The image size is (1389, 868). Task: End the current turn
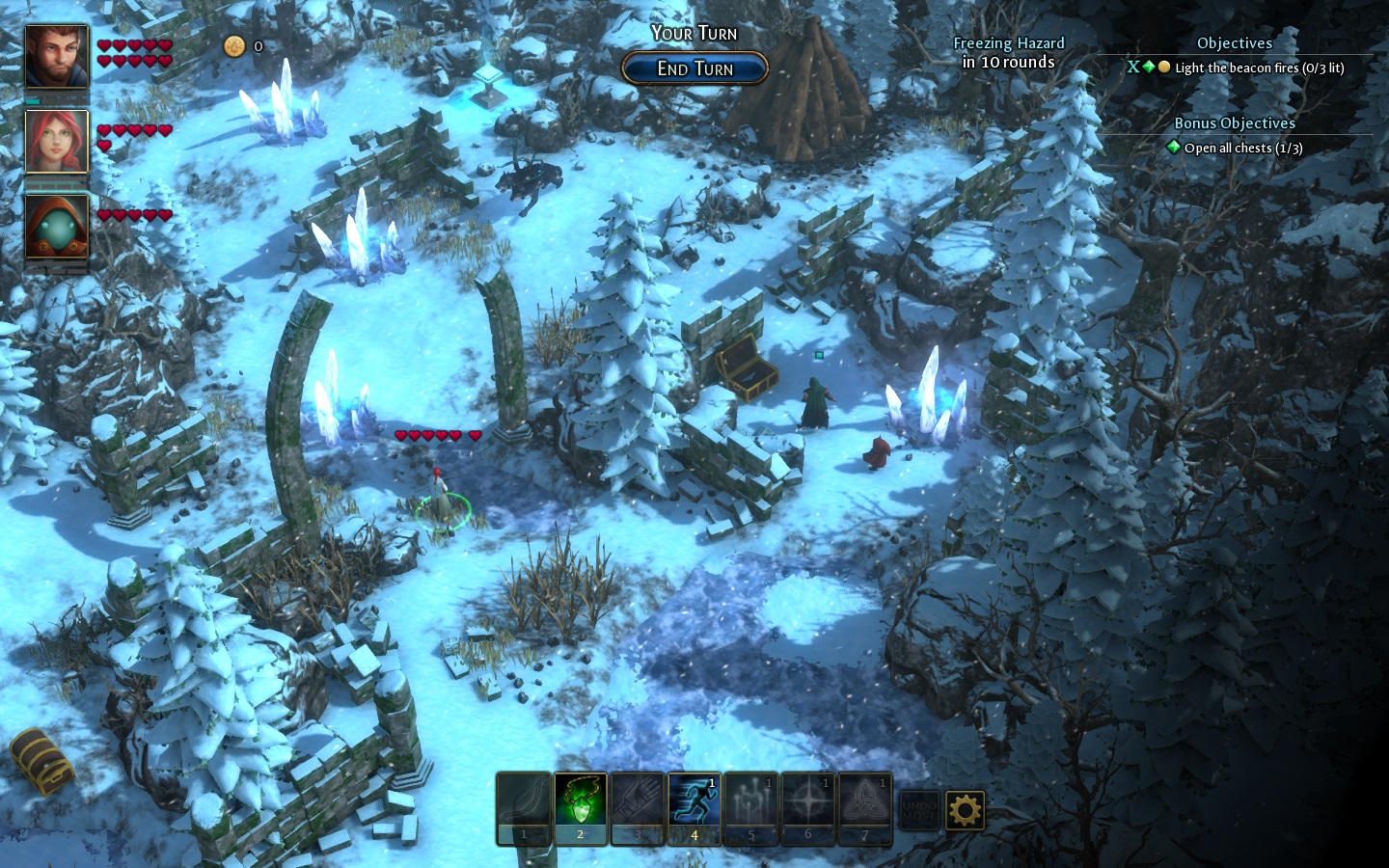[694, 68]
